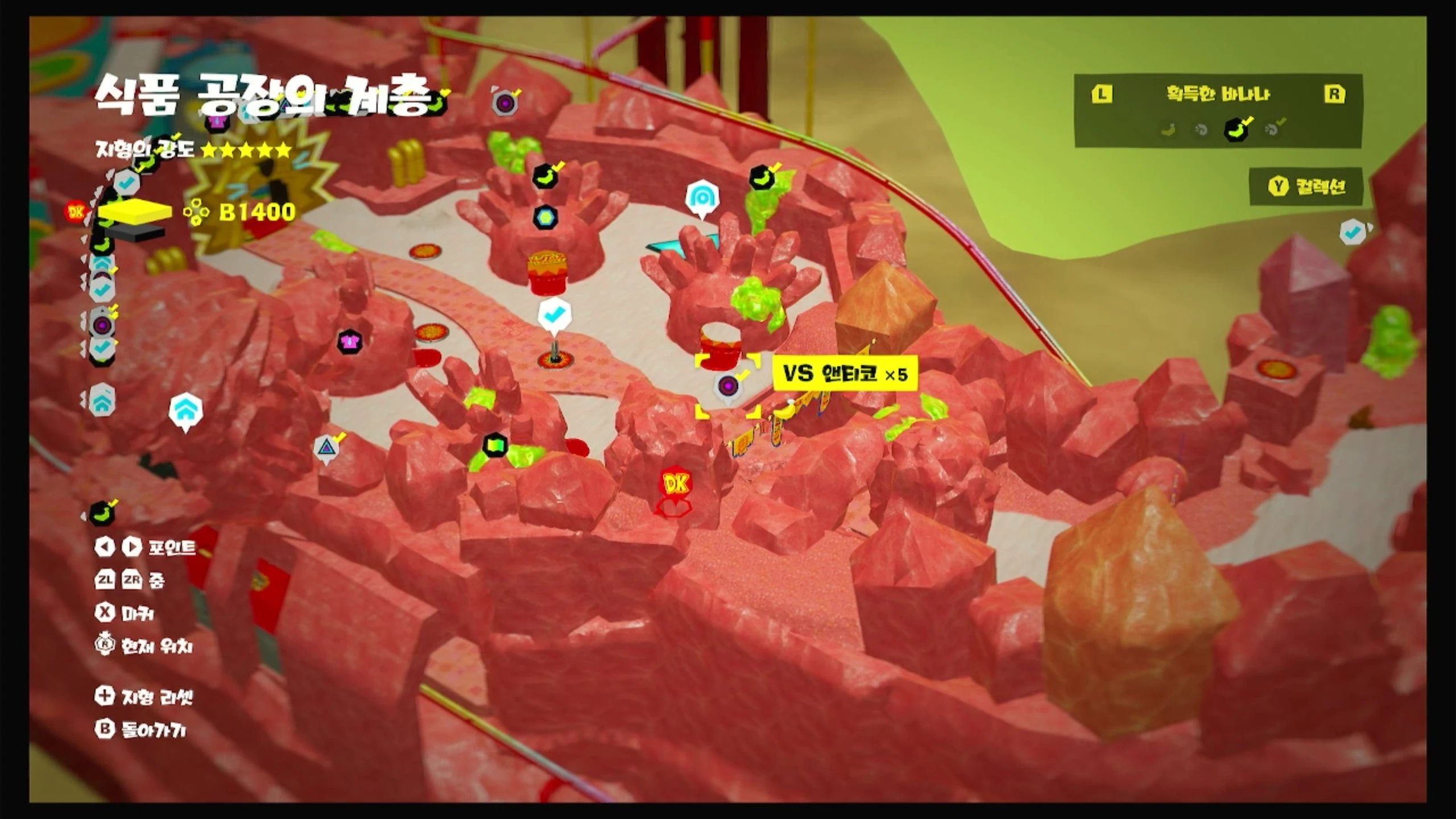Viewport: 1456px width, 819px height.
Task: Show uncollected bananas filter icon
Action: click(1169, 130)
